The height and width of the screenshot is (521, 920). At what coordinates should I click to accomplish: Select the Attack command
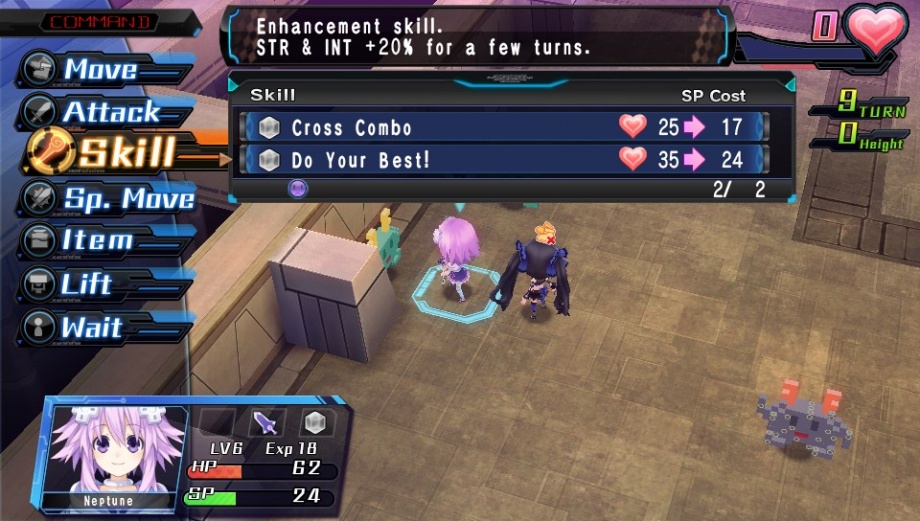pyautogui.click(x=110, y=112)
